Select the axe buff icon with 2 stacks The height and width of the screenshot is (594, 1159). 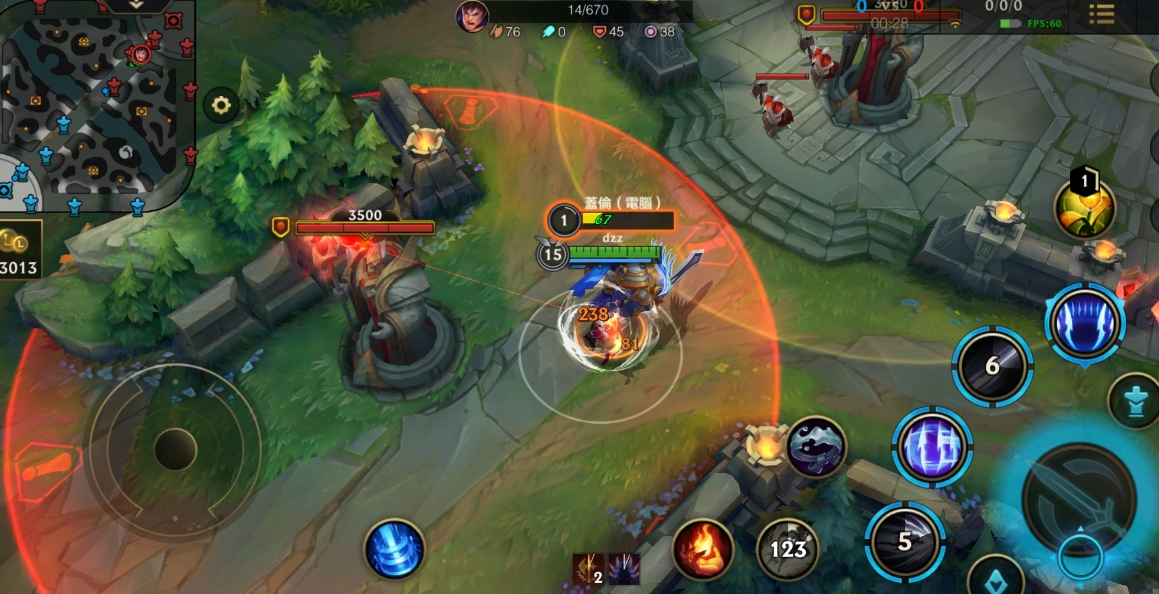587,569
